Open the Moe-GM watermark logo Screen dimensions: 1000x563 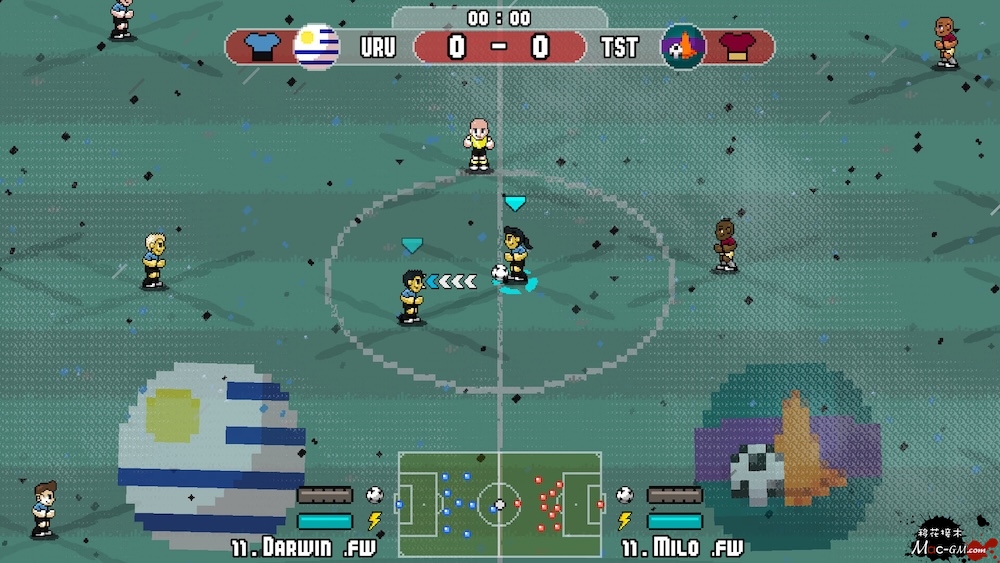pyautogui.click(x=951, y=542)
